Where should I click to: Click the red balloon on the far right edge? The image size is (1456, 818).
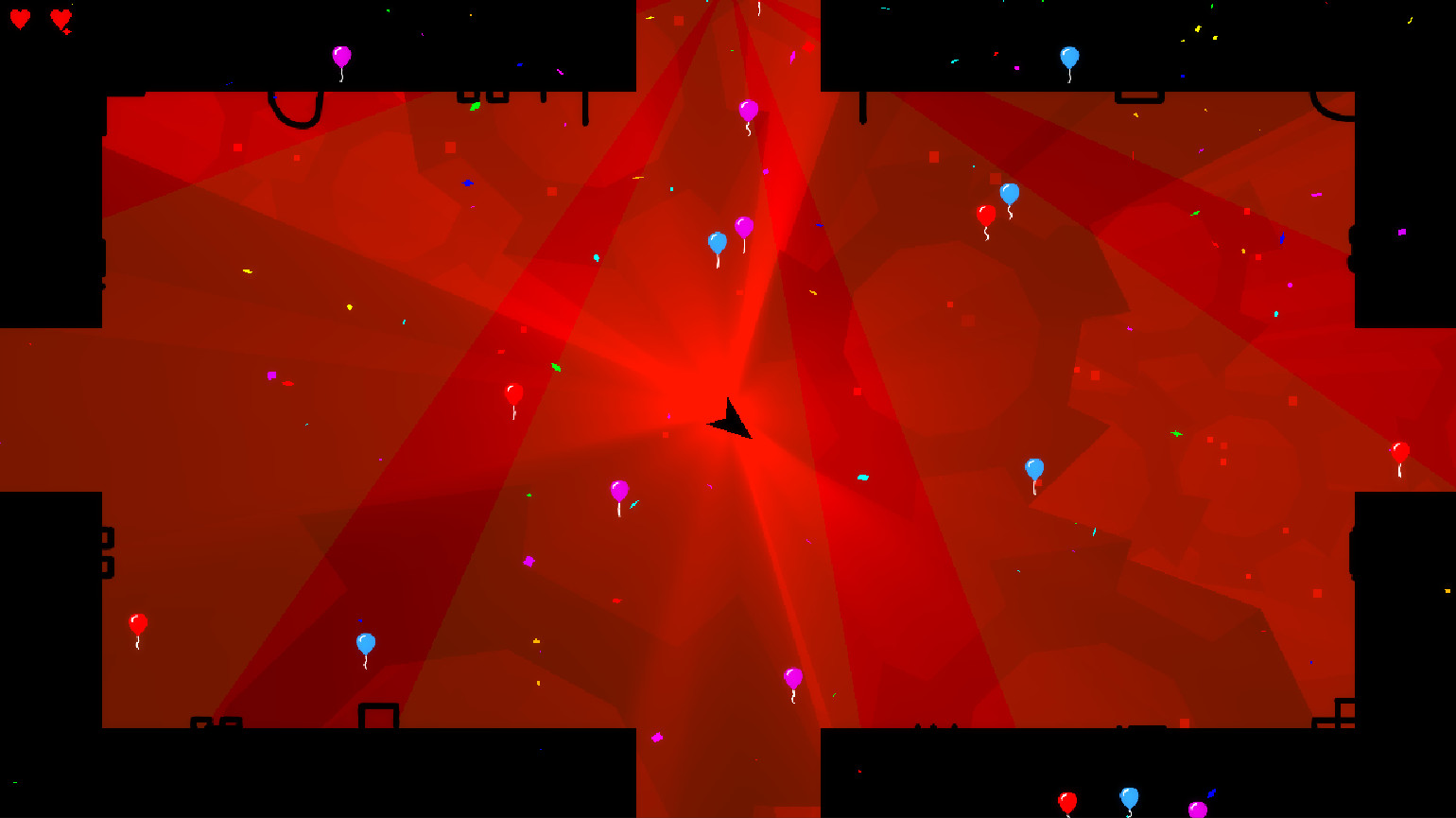[1400, 453]
